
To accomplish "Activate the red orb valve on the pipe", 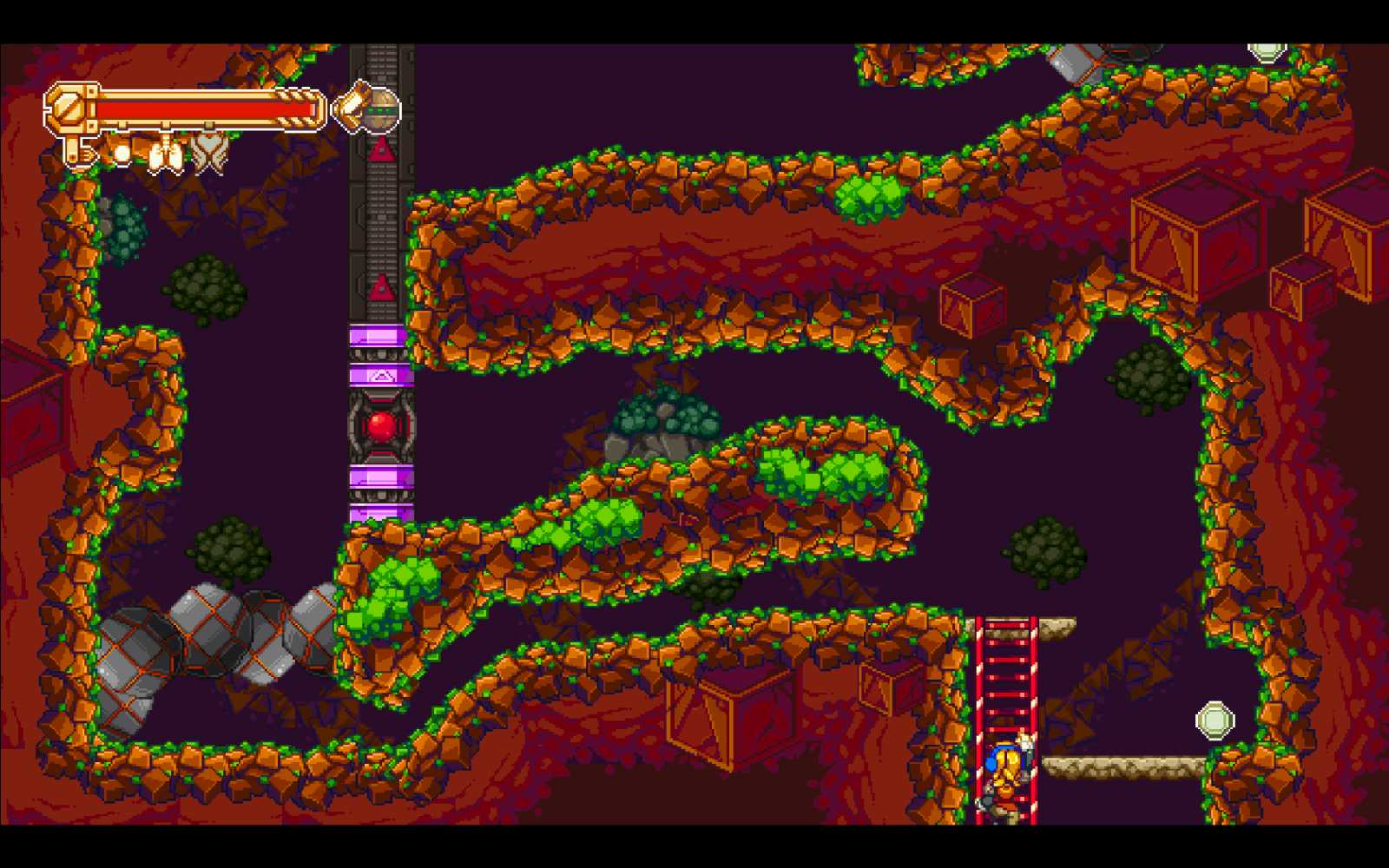I will [x=380, y=425].
